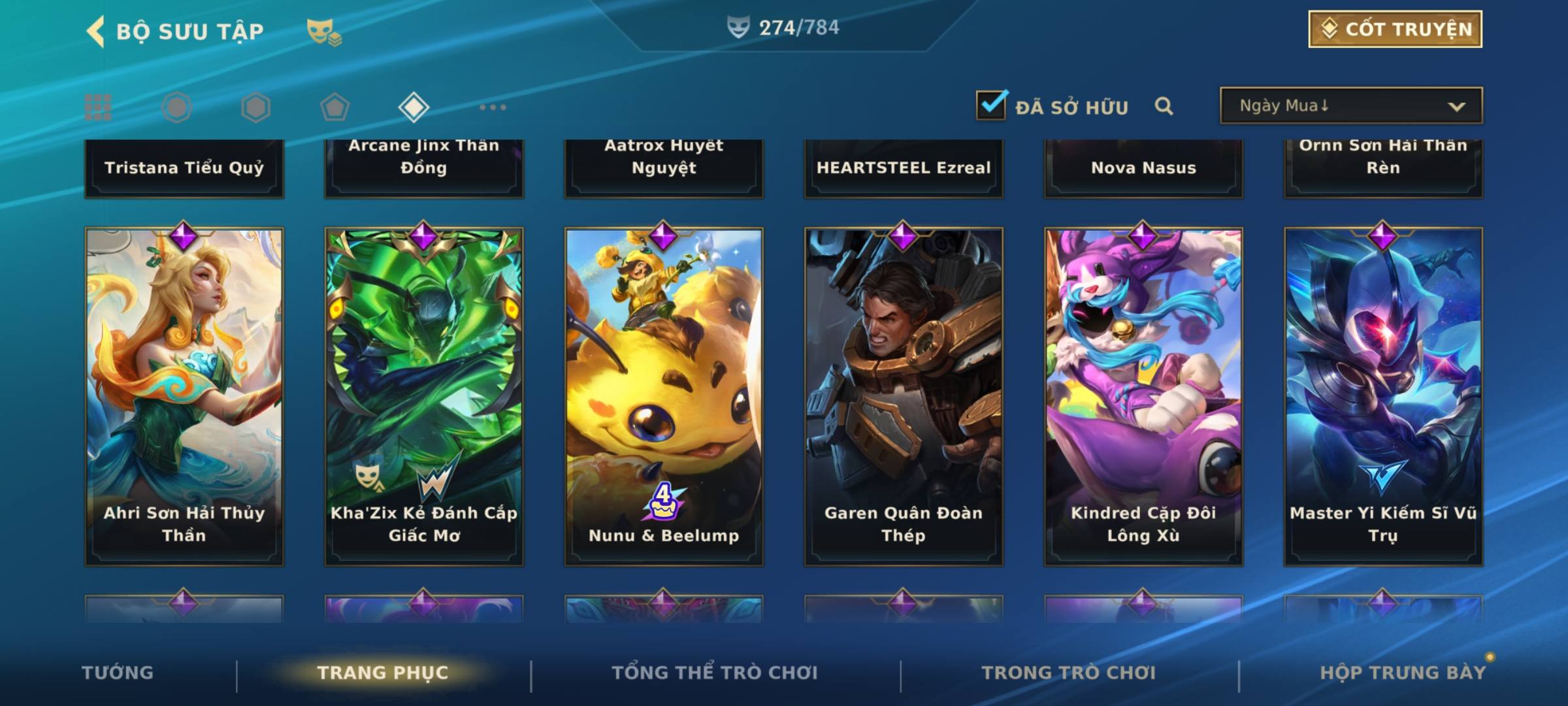This screenshot has width=1568, height=706.
Task: Open the Cốt Truyện button
Action: click(x=1395, y=29)
